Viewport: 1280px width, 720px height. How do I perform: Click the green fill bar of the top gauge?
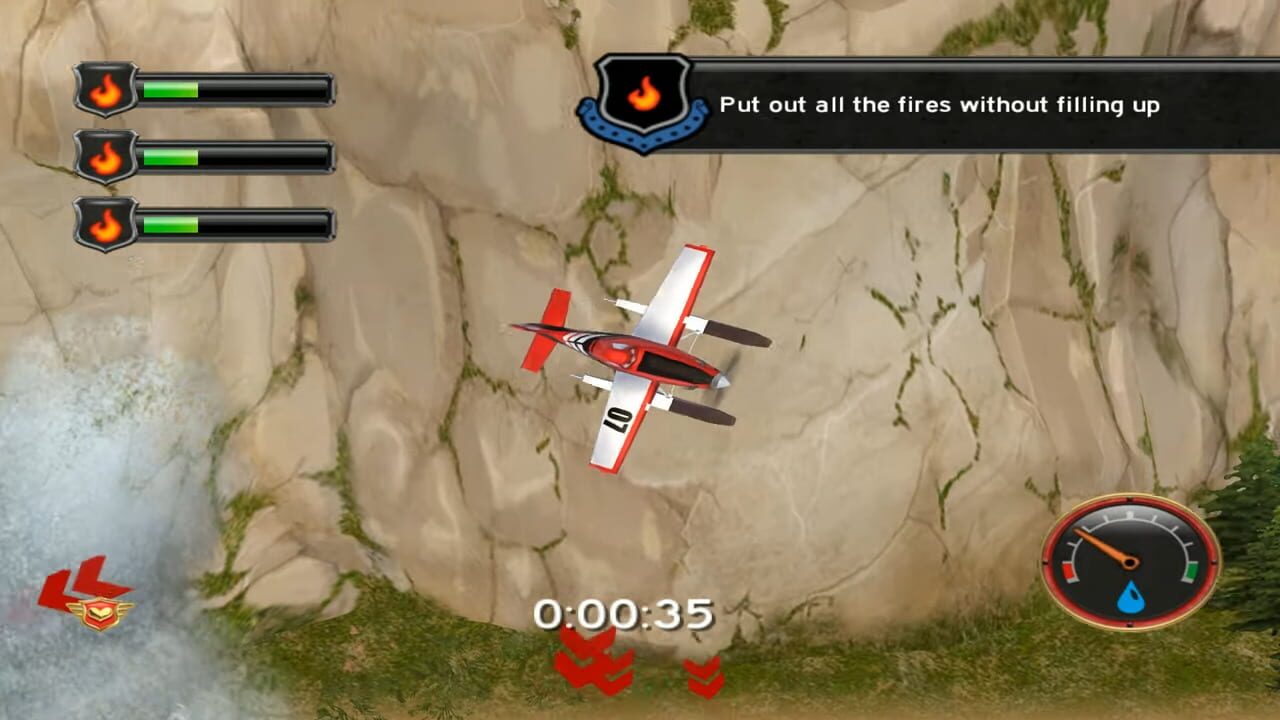[x=170, y=89]
